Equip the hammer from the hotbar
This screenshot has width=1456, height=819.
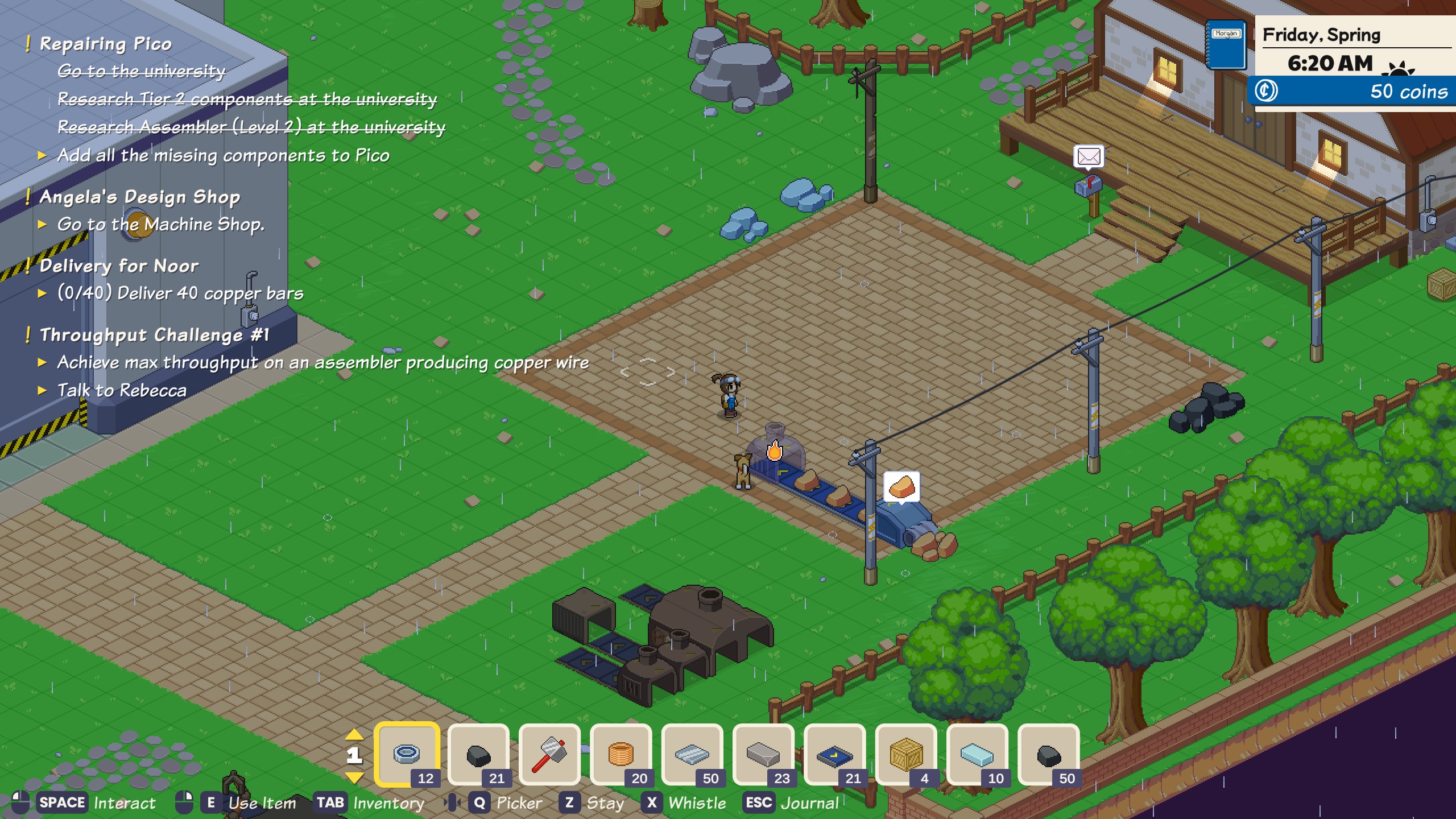point(549,755)
